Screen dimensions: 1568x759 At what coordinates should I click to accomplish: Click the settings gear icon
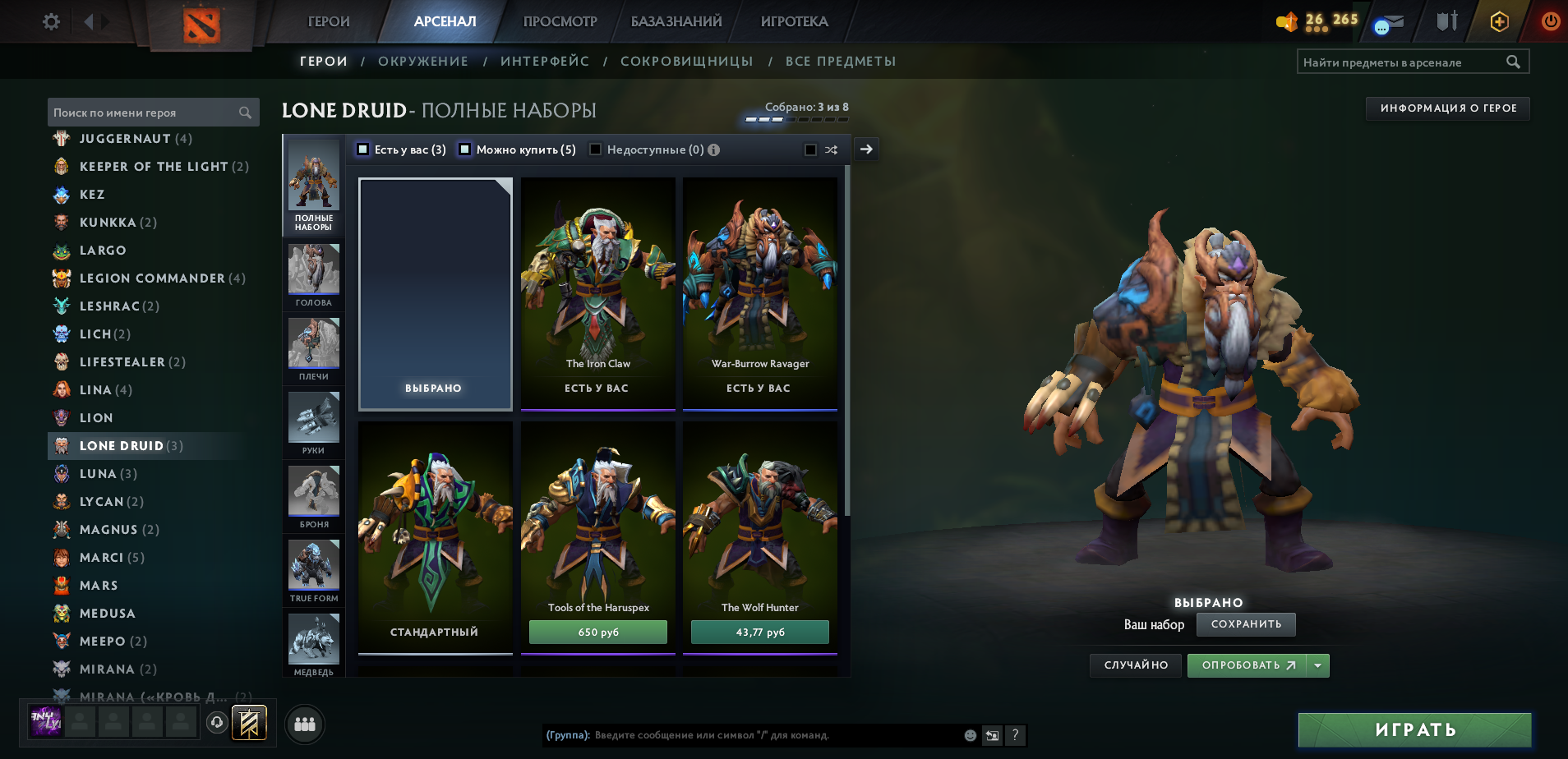pos(49,22)
